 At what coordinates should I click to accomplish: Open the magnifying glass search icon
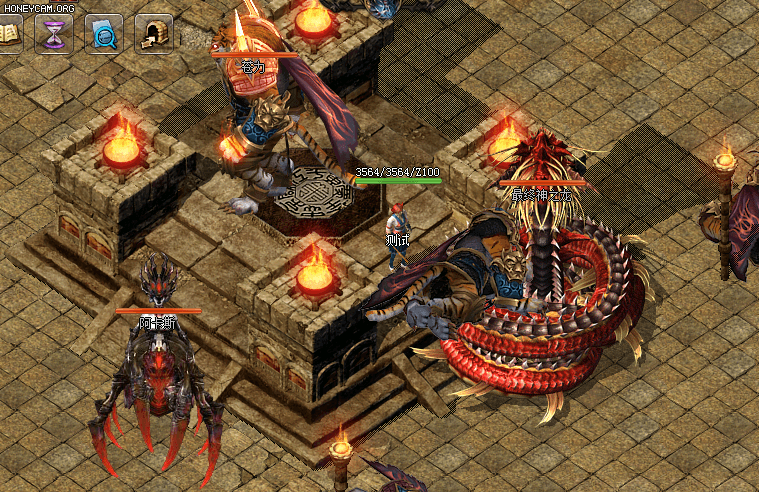tap(104, 33)
